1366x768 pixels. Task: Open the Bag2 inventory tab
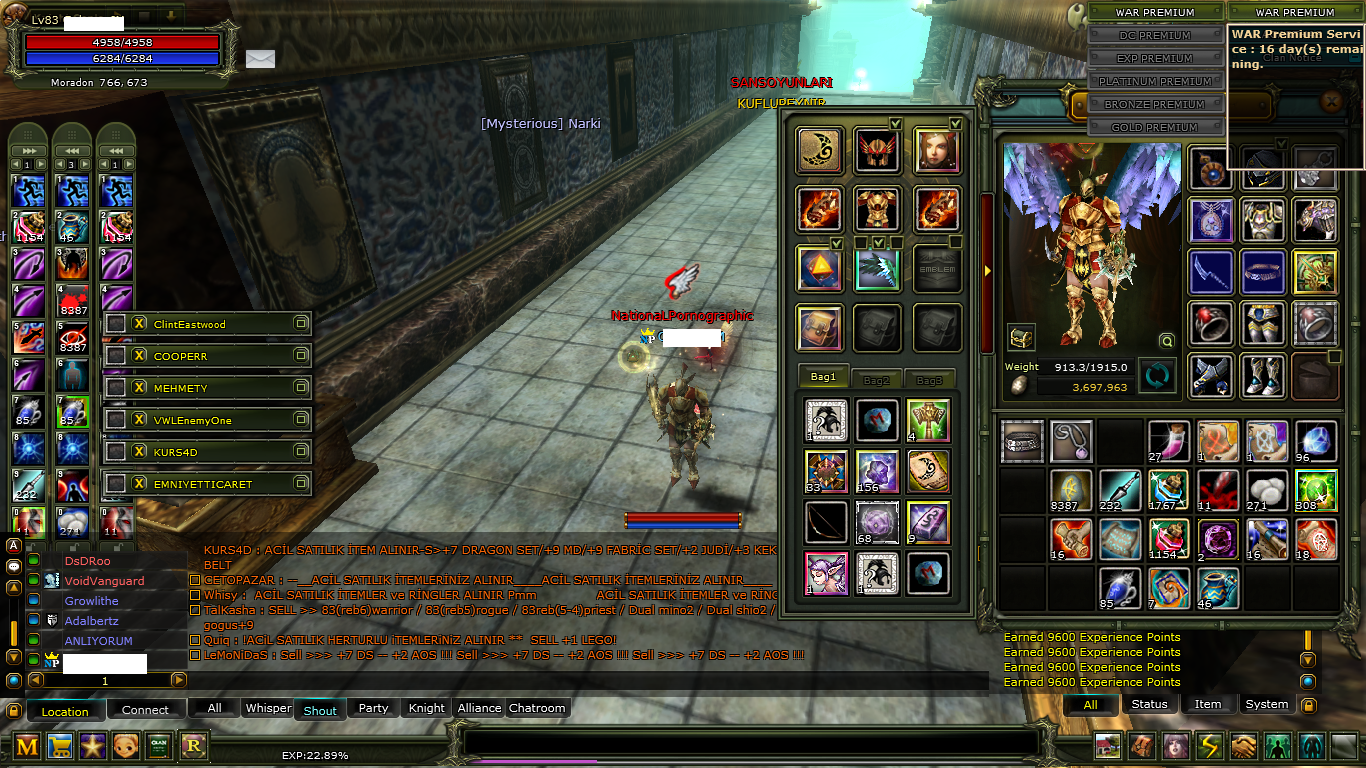point(876,380)
